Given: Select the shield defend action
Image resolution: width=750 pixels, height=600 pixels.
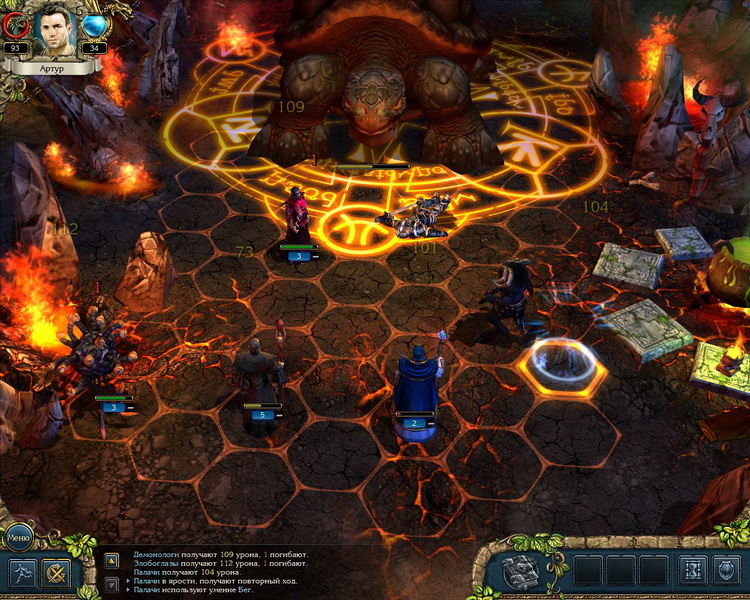Looking at the screenshot, I should (725, 570).
